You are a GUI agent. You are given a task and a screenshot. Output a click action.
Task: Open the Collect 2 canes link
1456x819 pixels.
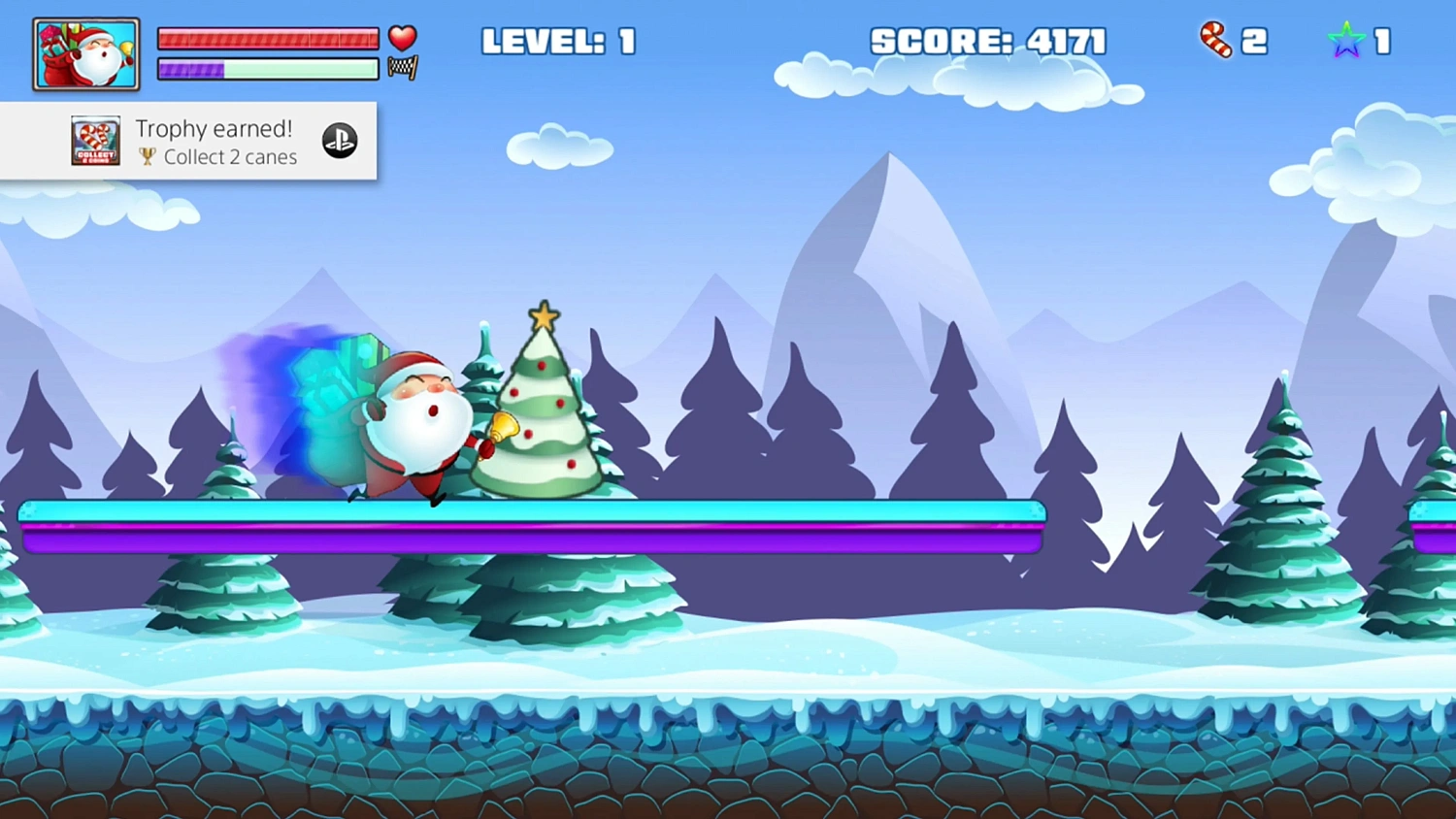click(229, 157)
